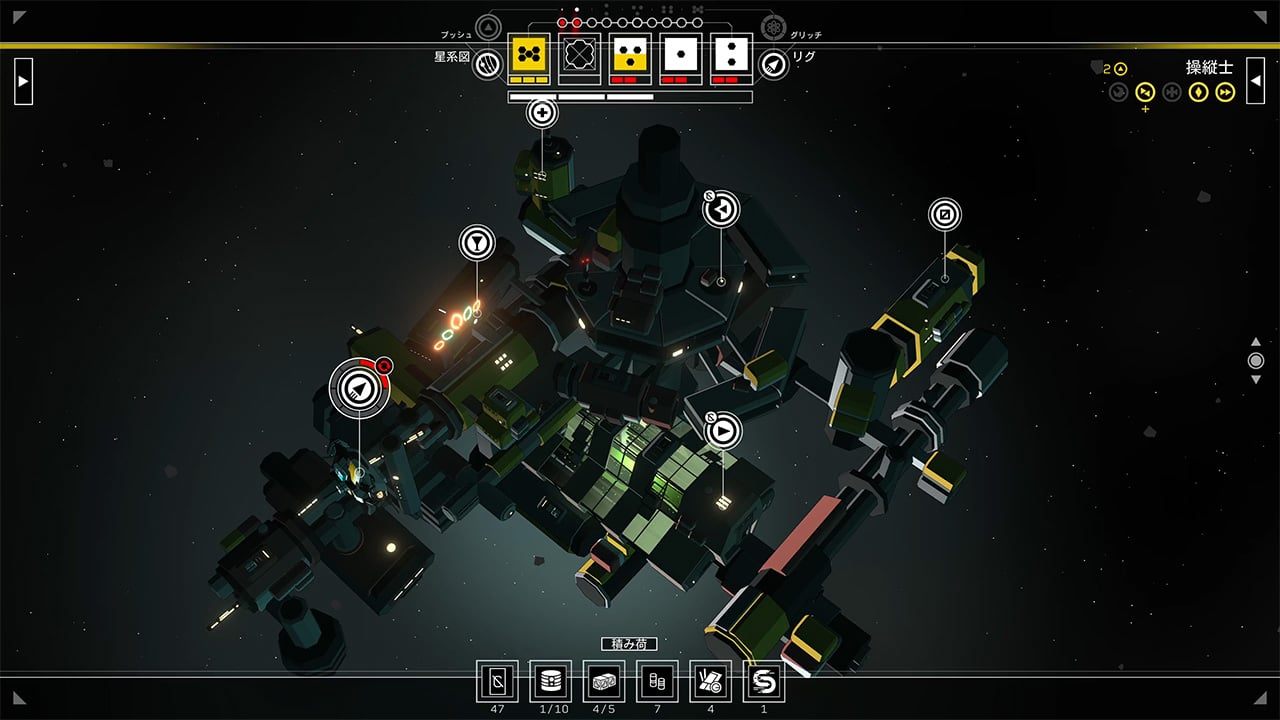1280x720 pixels.
Task: Click the crossed-out action node on the right arm
Action: (944, 214)
